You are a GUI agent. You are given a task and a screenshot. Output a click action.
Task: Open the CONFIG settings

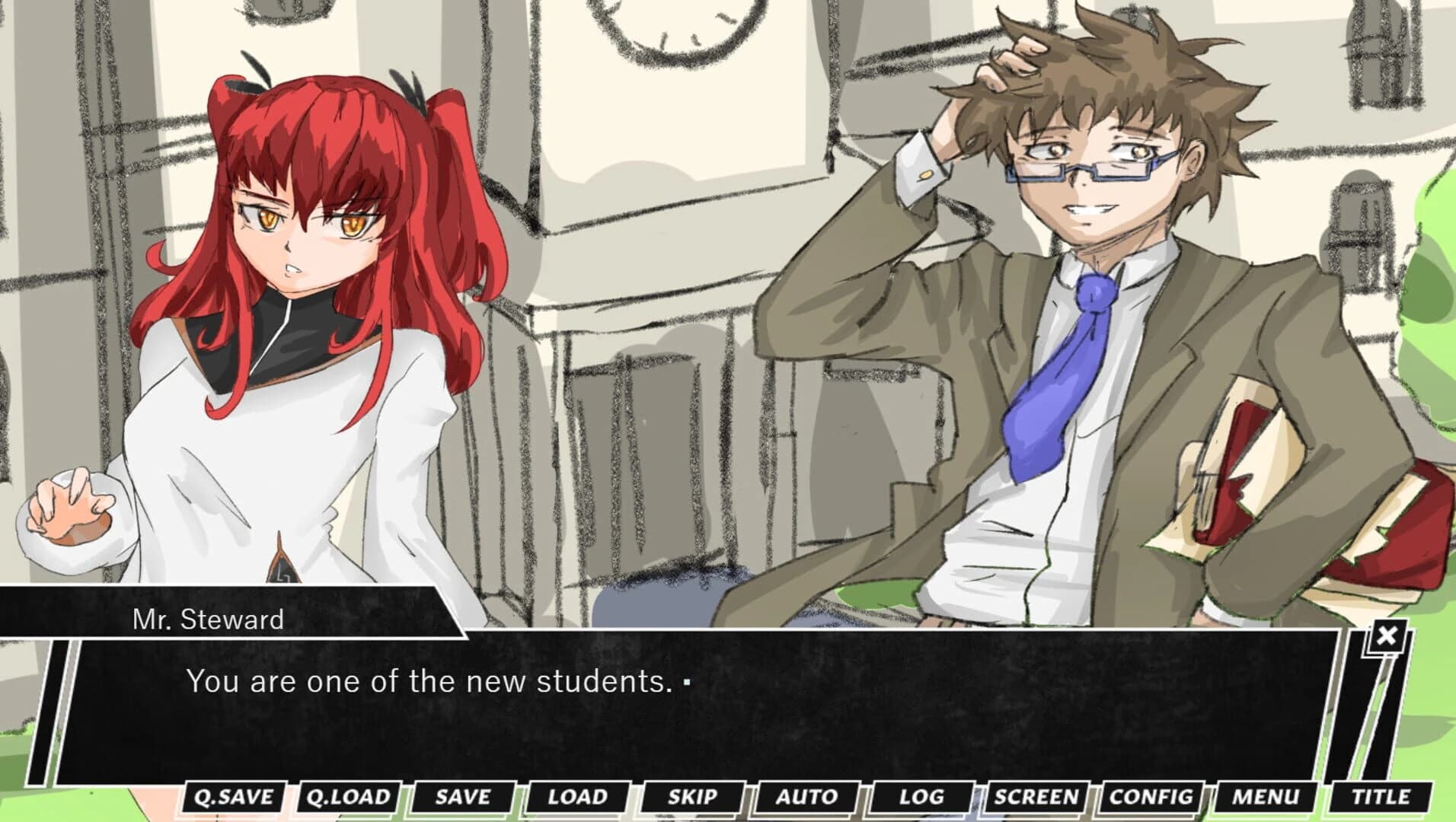click(1152, 797)
